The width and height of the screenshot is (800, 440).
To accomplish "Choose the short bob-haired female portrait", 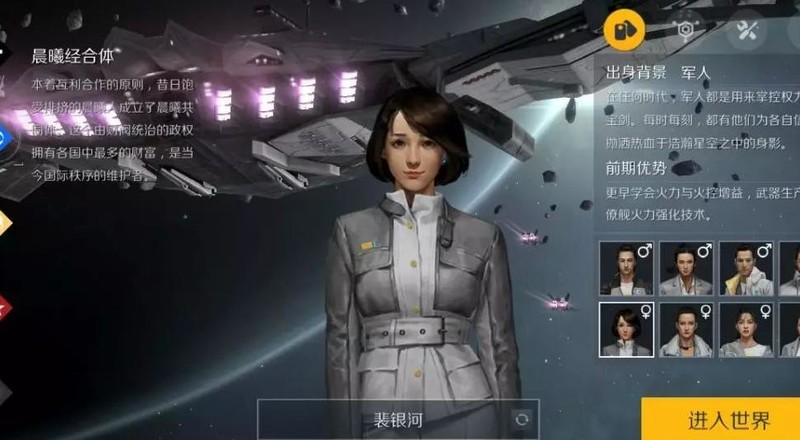I will (626, 329).
